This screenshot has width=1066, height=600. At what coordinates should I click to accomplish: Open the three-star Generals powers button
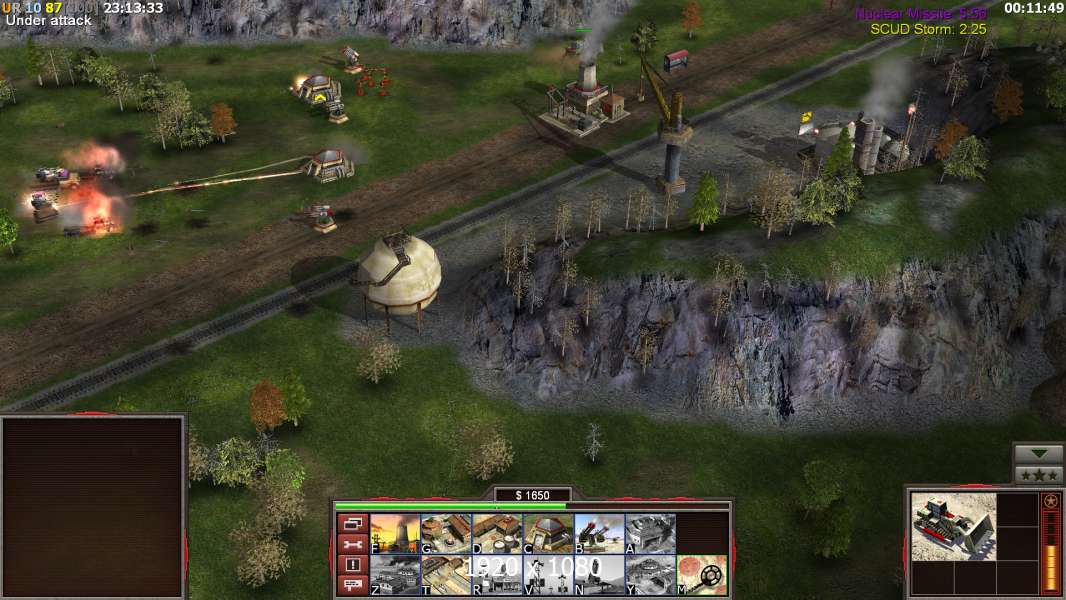[1038, 475]
